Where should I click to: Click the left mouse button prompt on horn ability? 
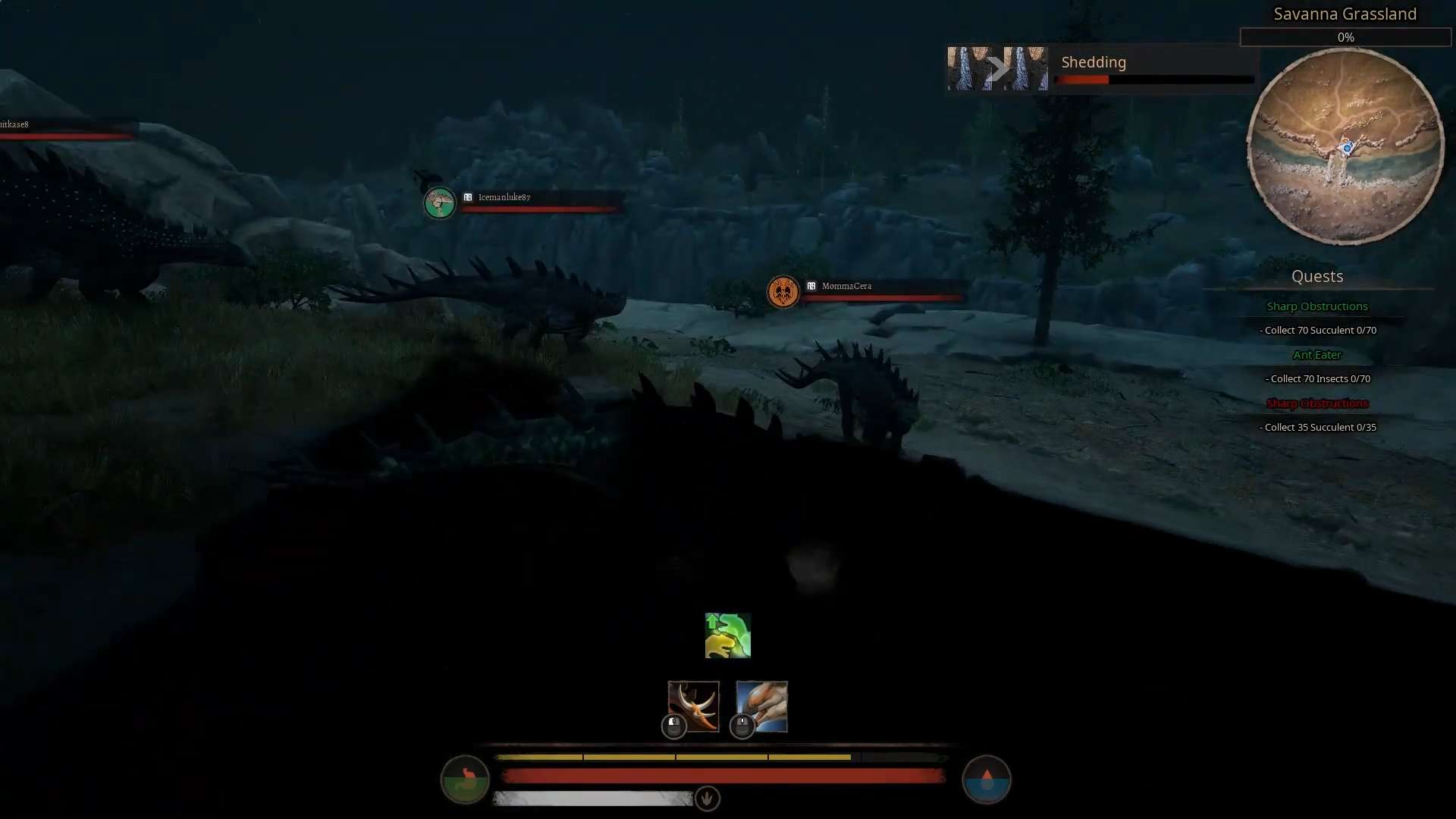click(x=673, y=724)
